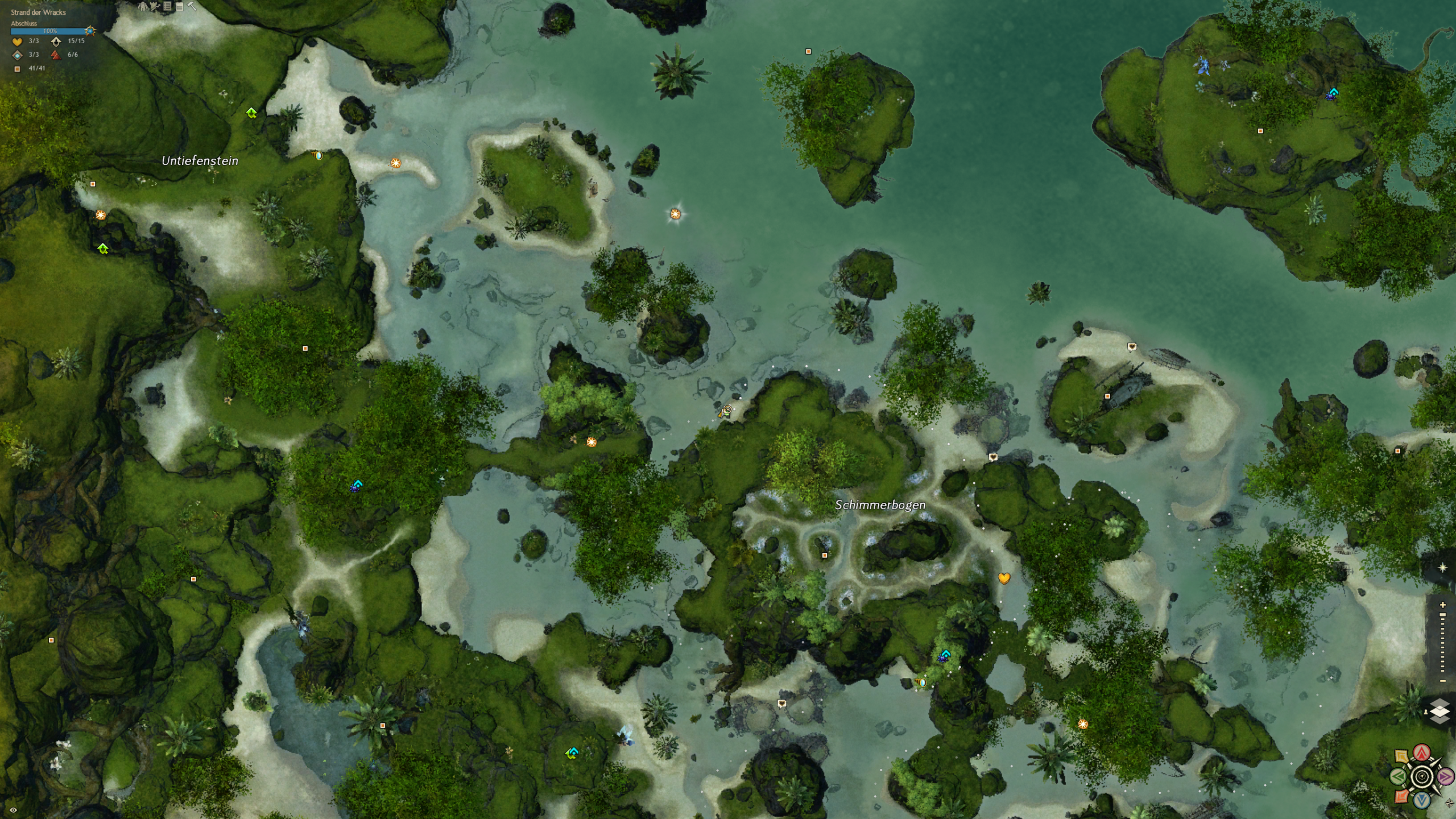Screen dimensions: 1456x819
Task: Select the orange heart quest marker near Schimmerbogen
Action: 1004,578
